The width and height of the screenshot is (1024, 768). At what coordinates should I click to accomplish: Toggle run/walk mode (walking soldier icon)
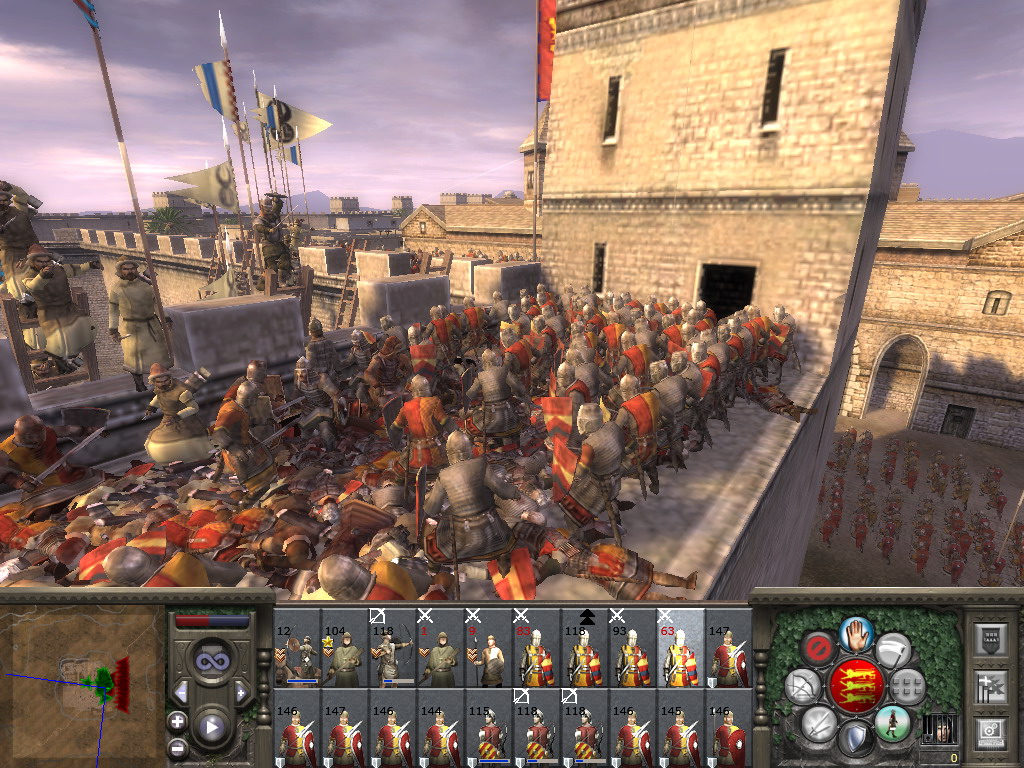coord(893,722)
